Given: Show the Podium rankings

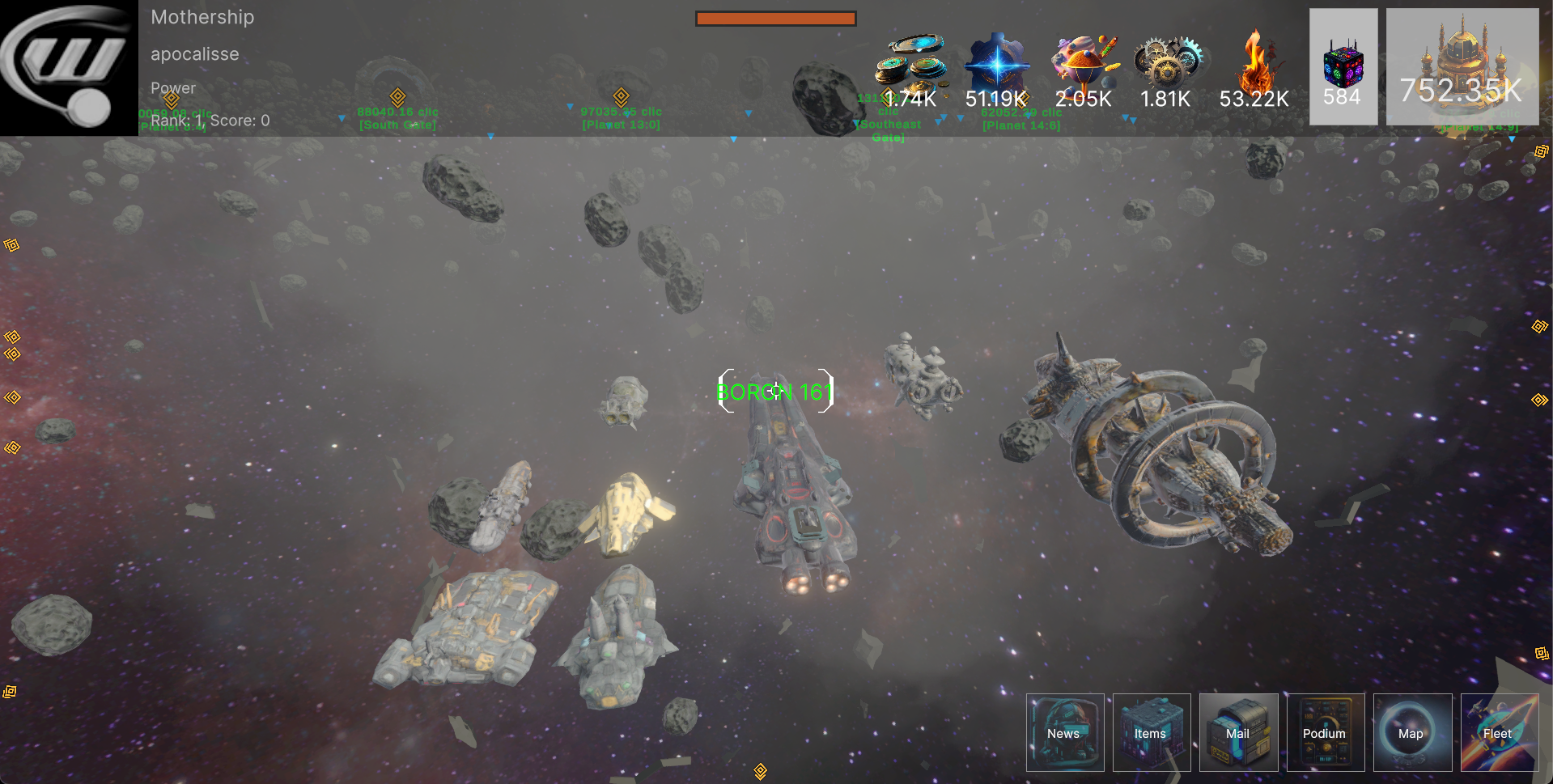Looking at the screenshot, I should tap(1325, 732).
